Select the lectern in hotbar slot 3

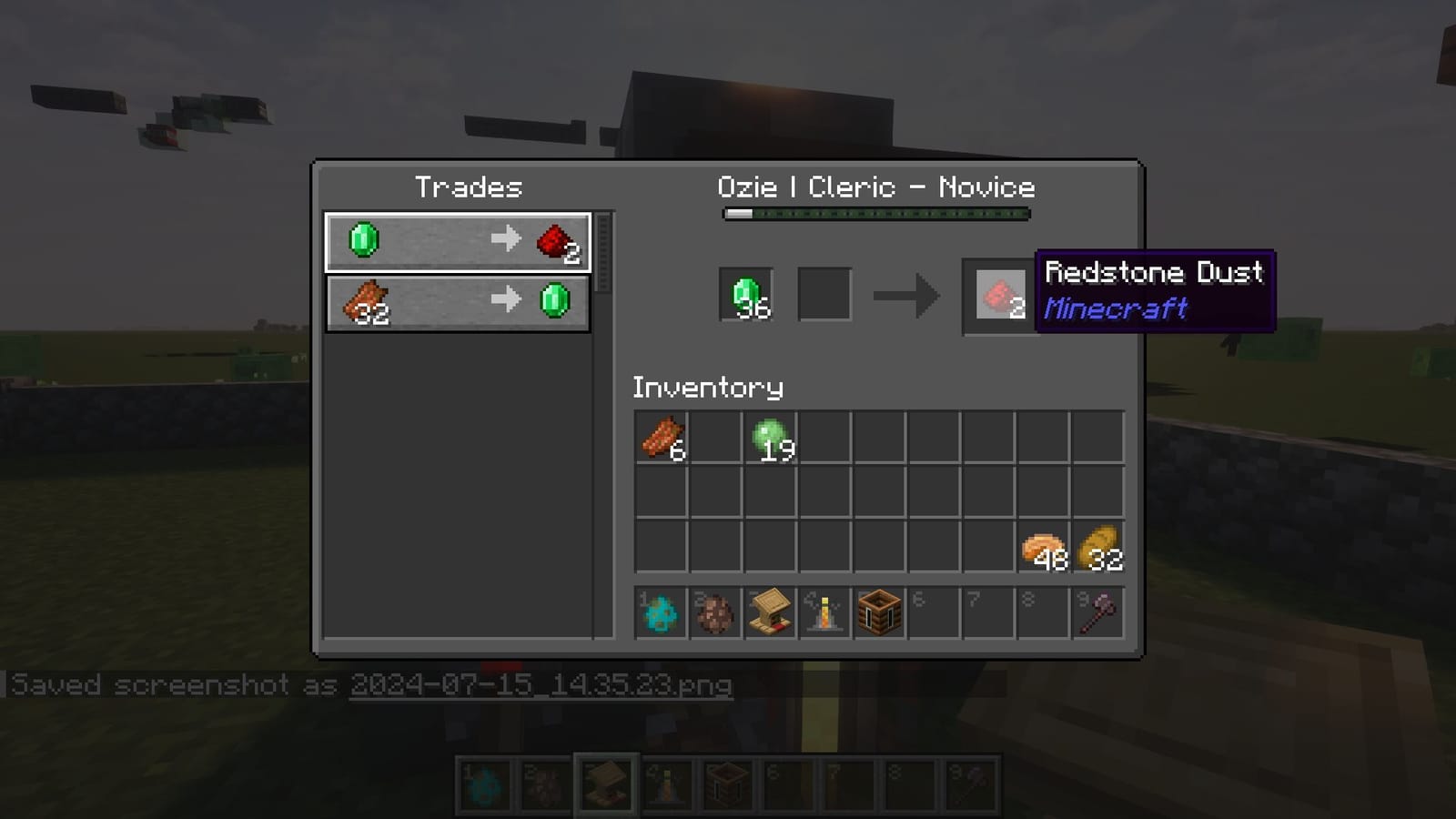(770, 612)
